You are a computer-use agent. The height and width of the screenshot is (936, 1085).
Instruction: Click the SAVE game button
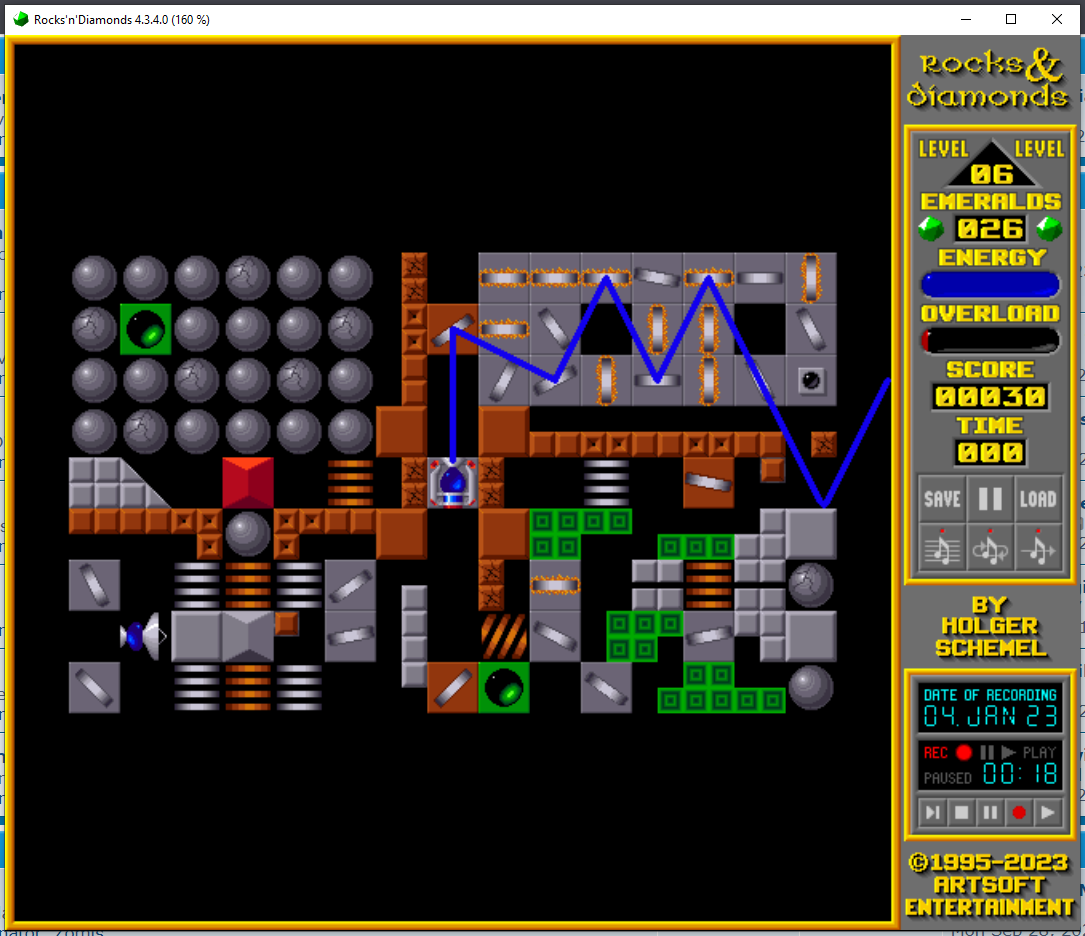(942, 499)
